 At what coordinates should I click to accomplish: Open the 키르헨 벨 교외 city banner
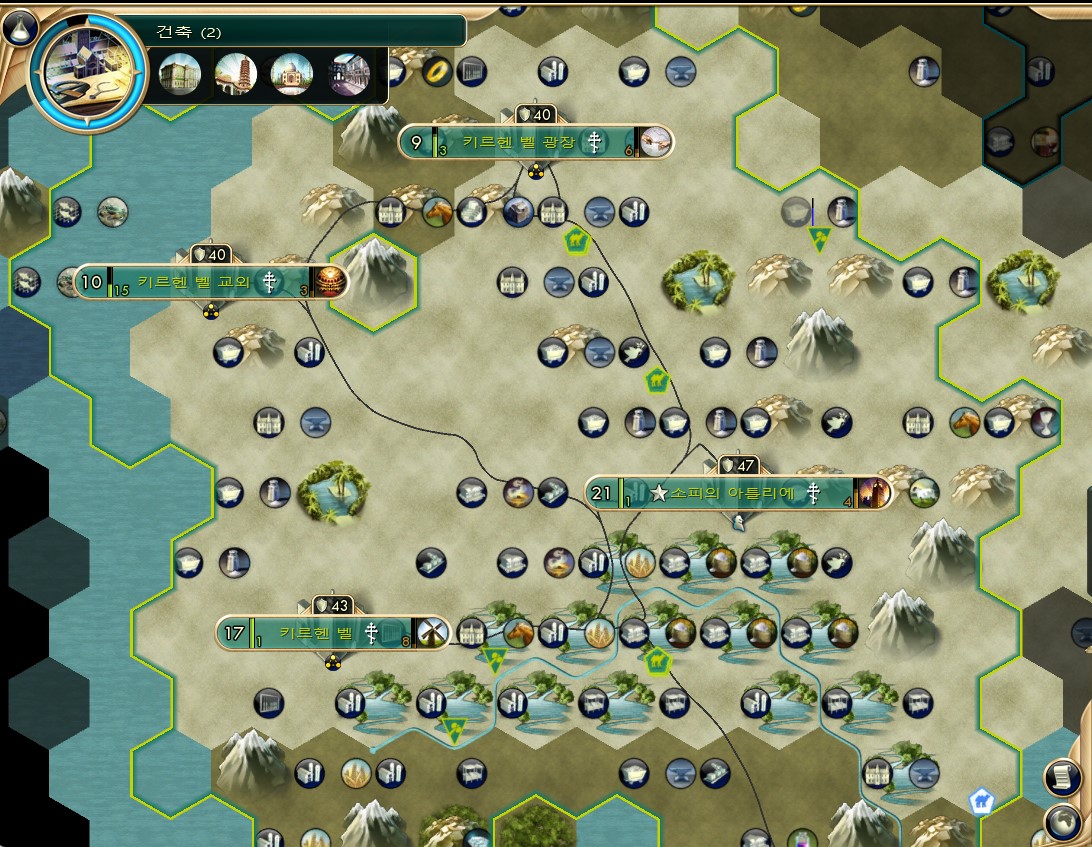pos(210,282)
